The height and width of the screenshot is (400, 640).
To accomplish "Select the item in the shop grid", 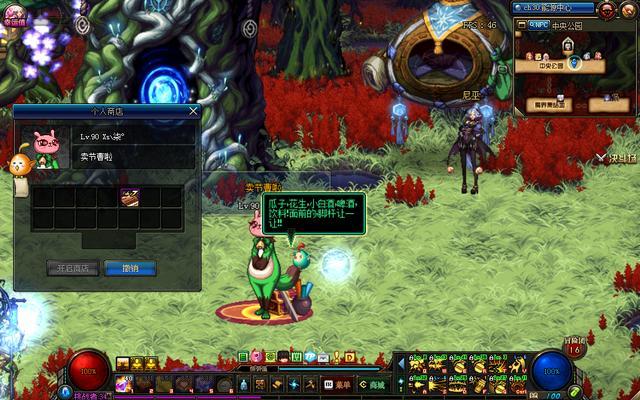I will (x=130, y=197).
